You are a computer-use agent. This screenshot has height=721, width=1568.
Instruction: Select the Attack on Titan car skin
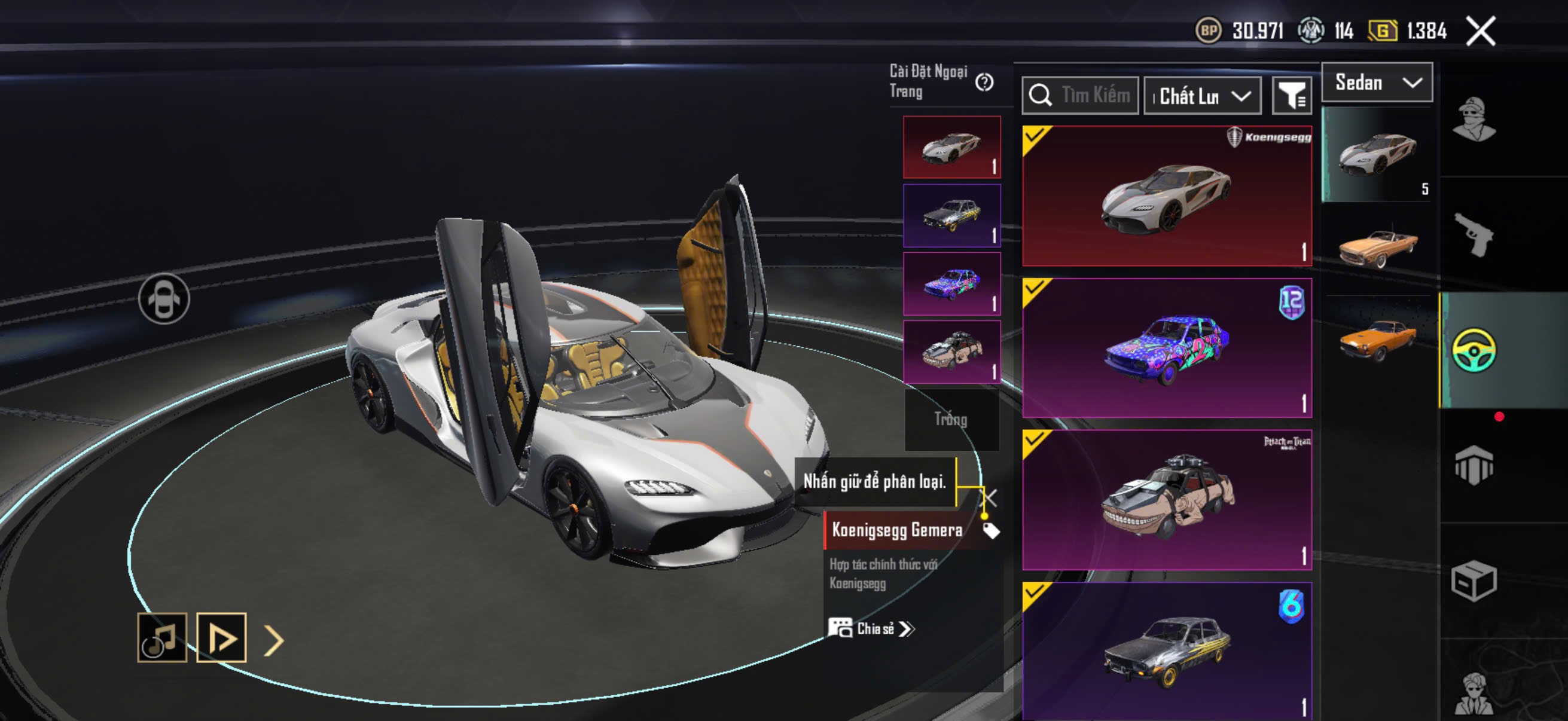(1166, 500)
